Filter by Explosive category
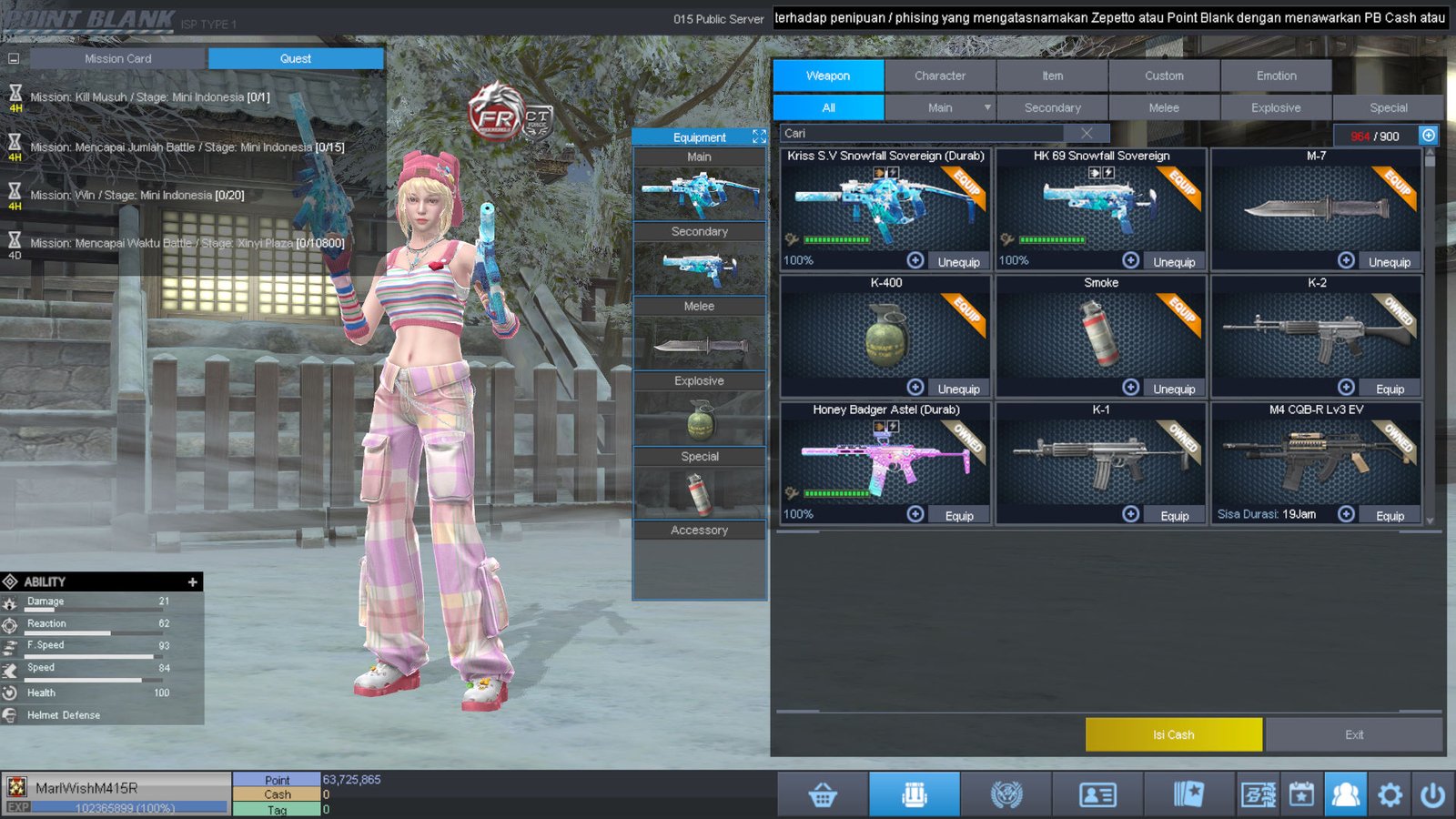The height and width of the screenshot is (819, 1456). (1276, 107)
